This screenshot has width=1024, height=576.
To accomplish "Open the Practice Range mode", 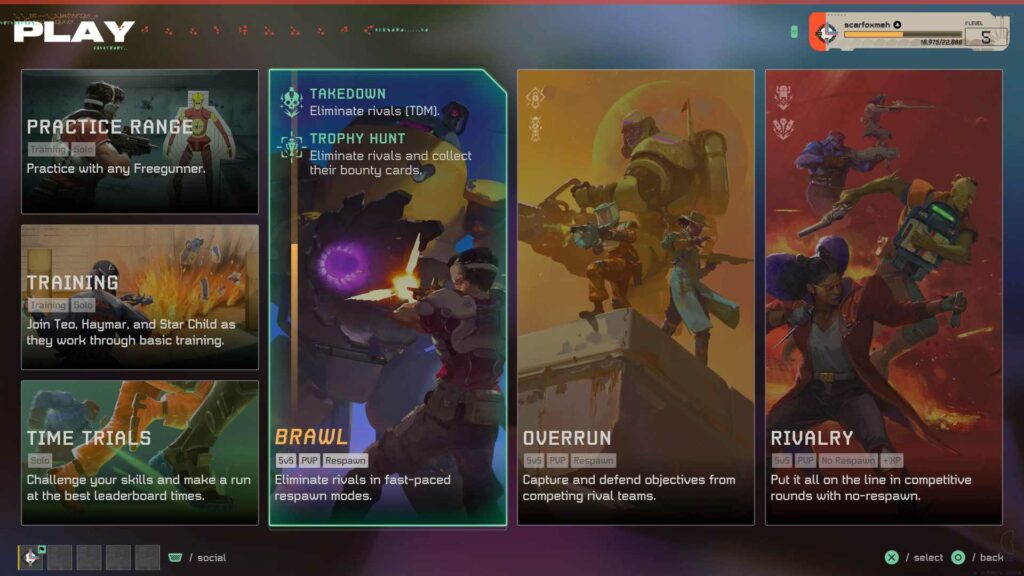I will pyautogui.click(x=140, y=141).
